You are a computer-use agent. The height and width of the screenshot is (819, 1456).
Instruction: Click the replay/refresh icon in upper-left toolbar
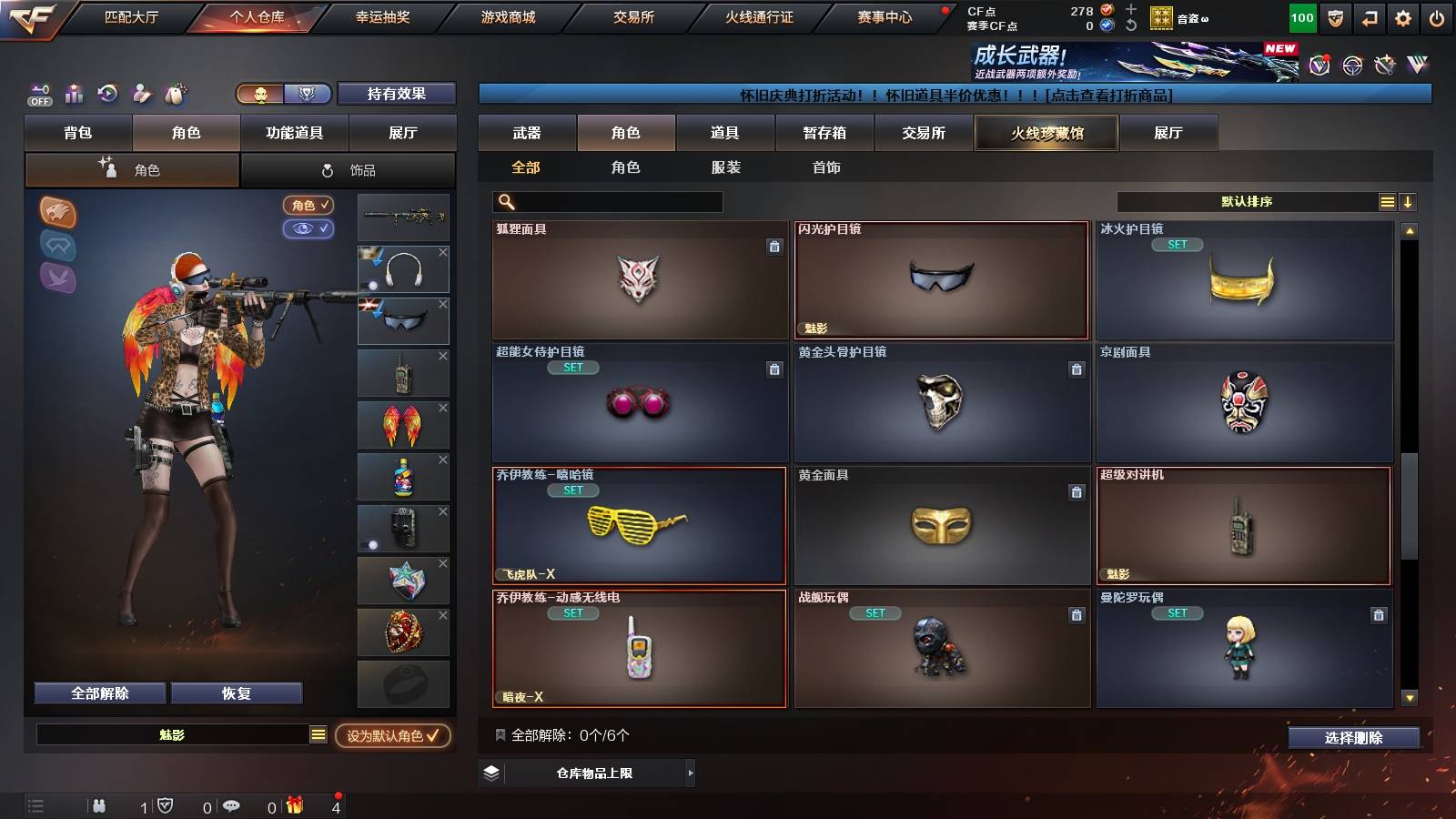(106, 93)
